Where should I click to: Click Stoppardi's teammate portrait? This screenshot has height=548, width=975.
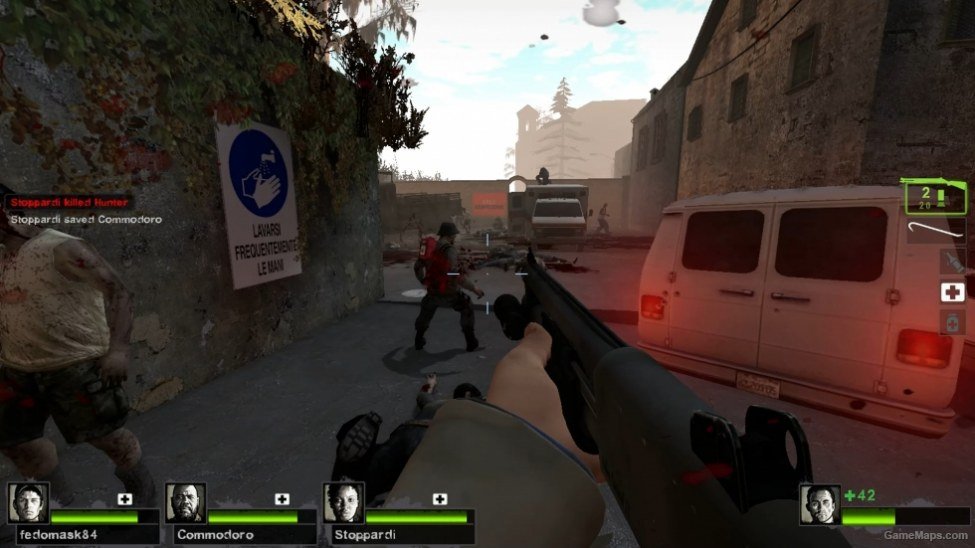[343, 503]
